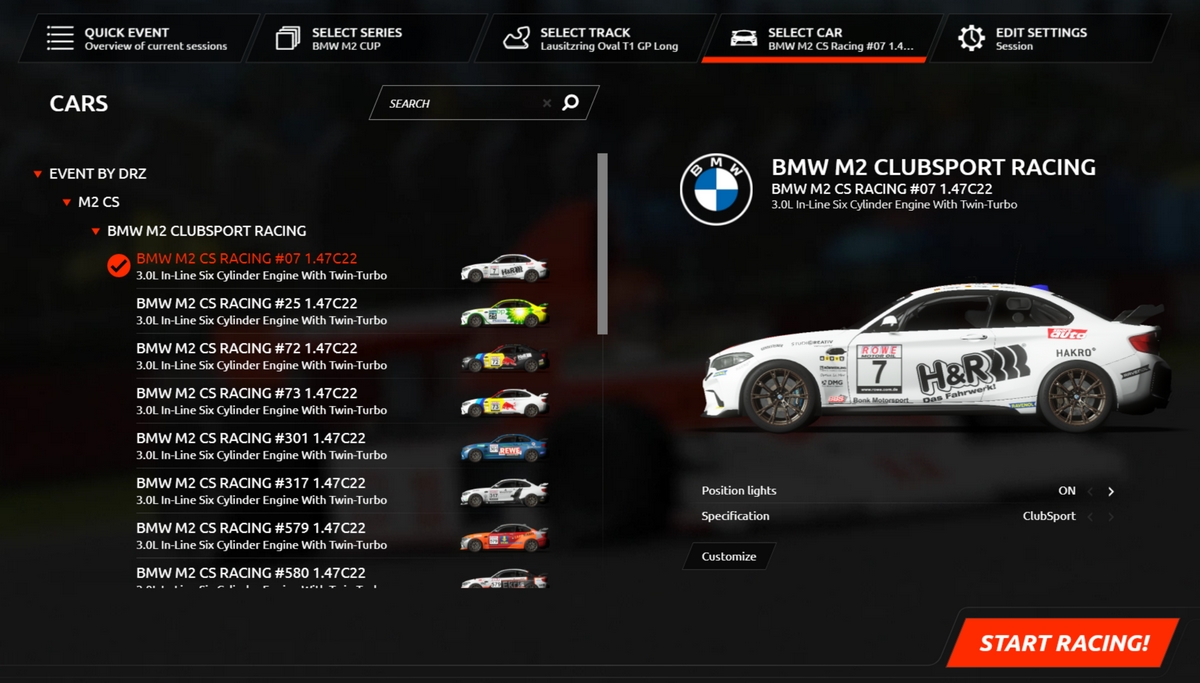This screenshot has width=1200, height=683.
Task: Pick BMW M2 CS Racing #73
Action: click(x=260, y=401)
